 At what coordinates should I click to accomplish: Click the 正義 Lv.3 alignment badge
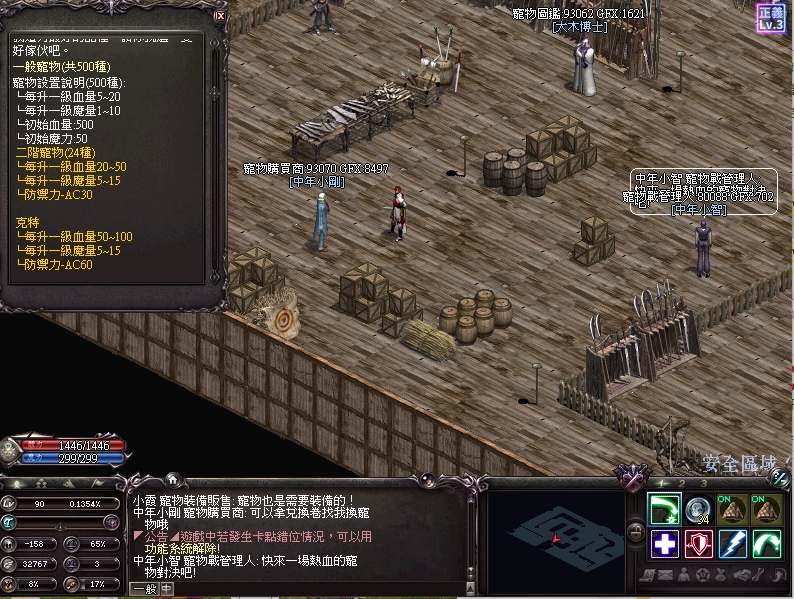[771, 17]
